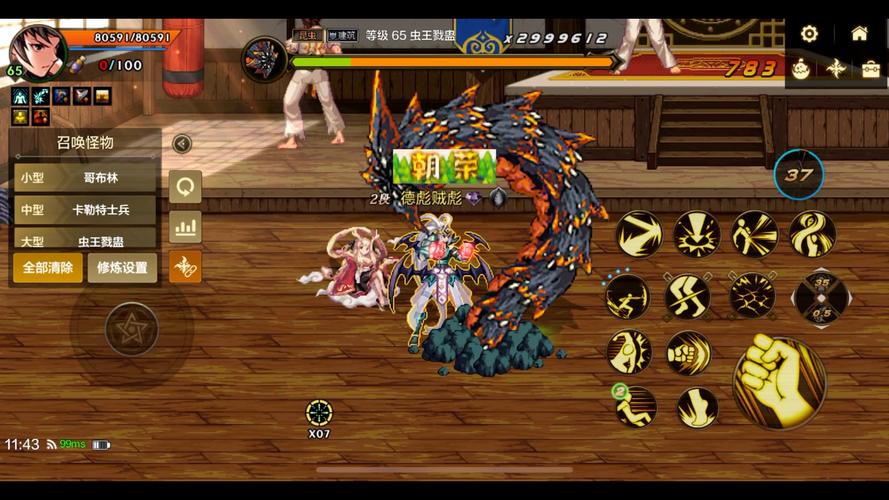Summon the large monster 虫王戮蛊
The height and width of the screenshot is (500, 889).
86,240
